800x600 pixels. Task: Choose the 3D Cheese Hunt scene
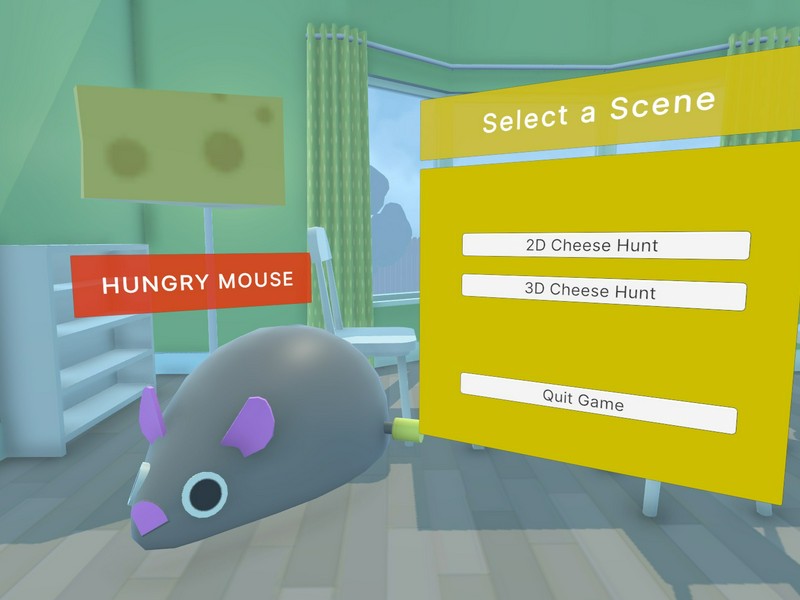(x=604, y=289)
